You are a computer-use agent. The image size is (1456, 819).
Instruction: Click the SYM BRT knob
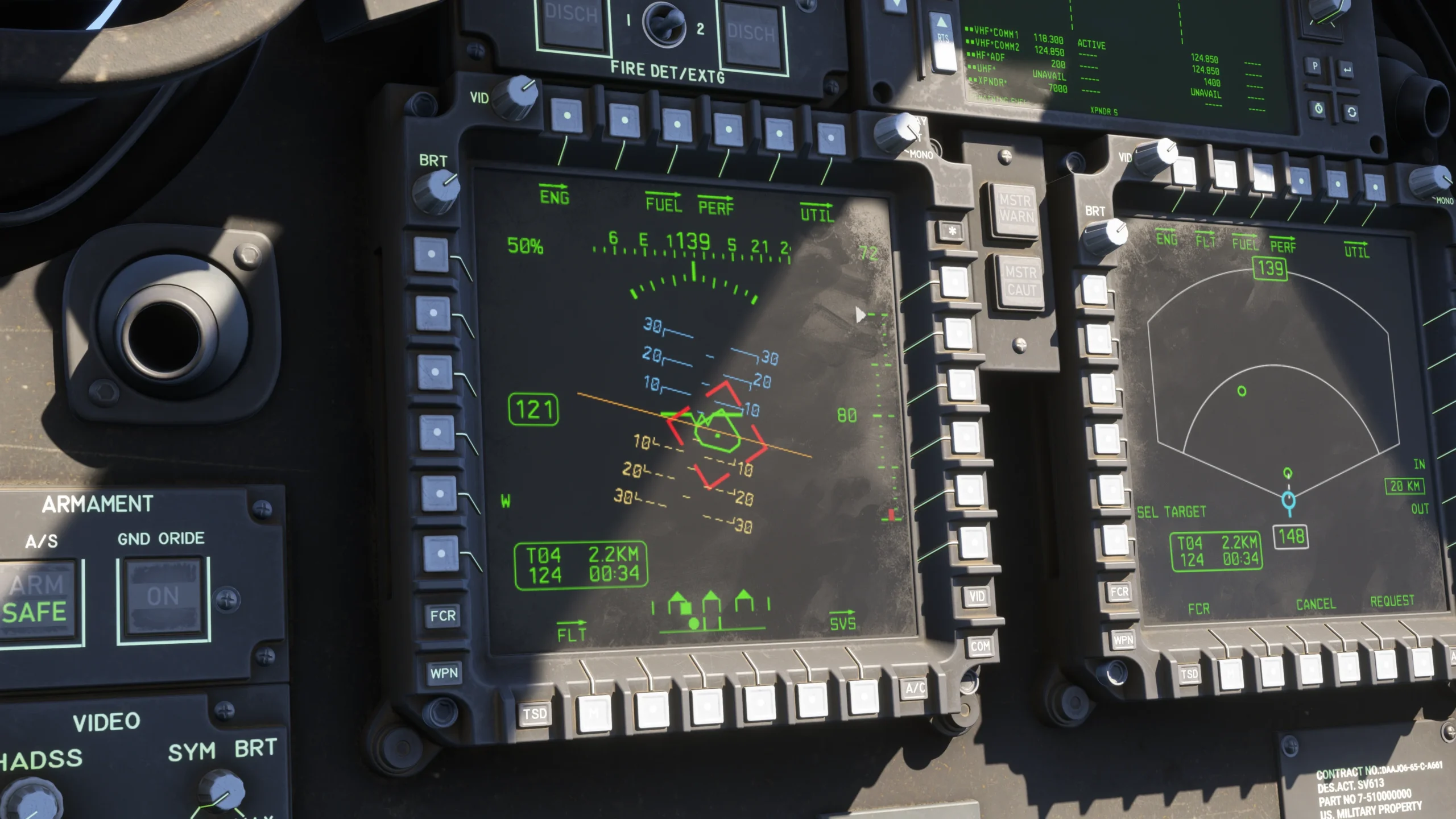pyautogui.click(x=221, y=791)
